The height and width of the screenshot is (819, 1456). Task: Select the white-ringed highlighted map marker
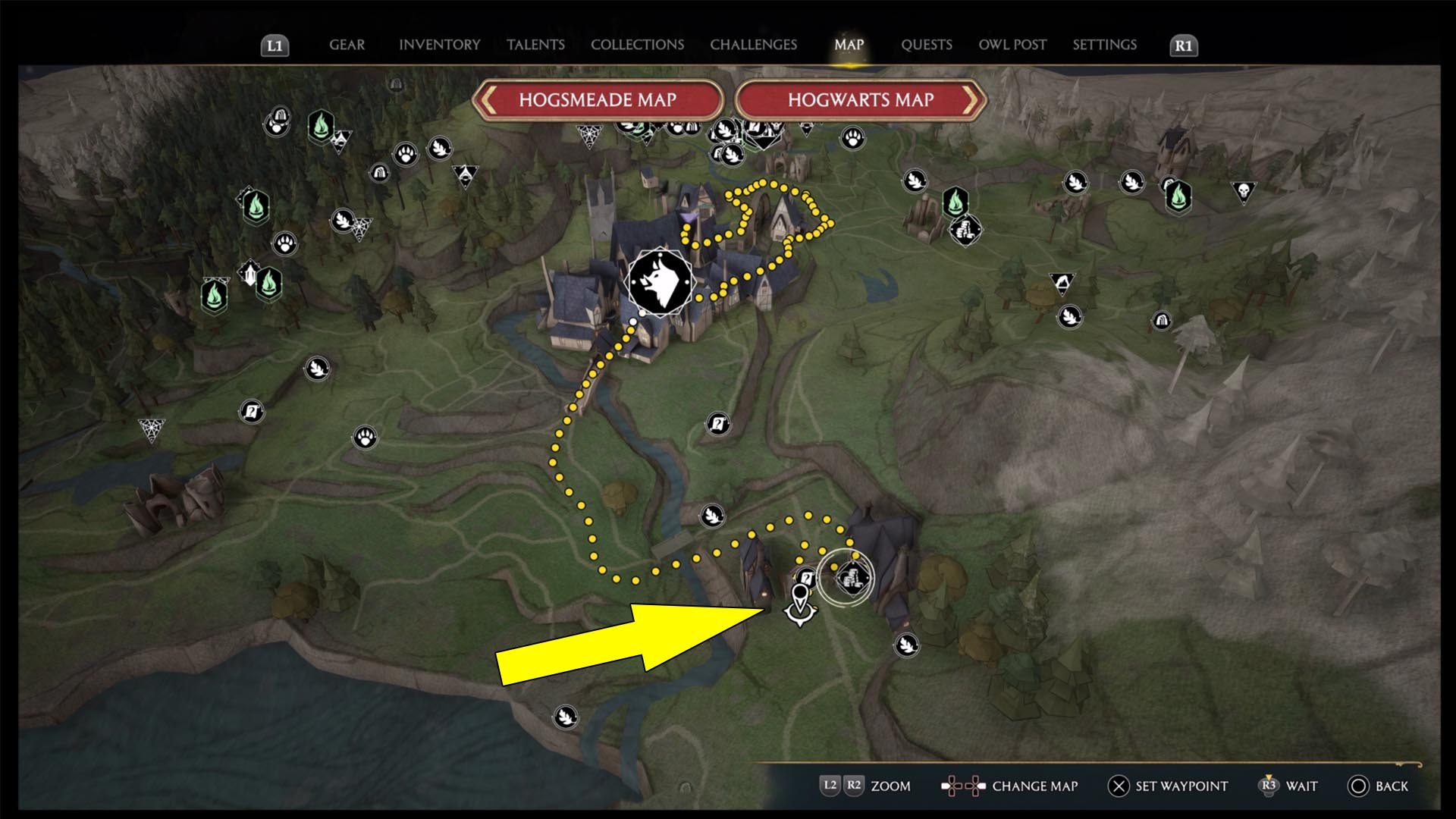pyautogui.click(x=846, y=578)
